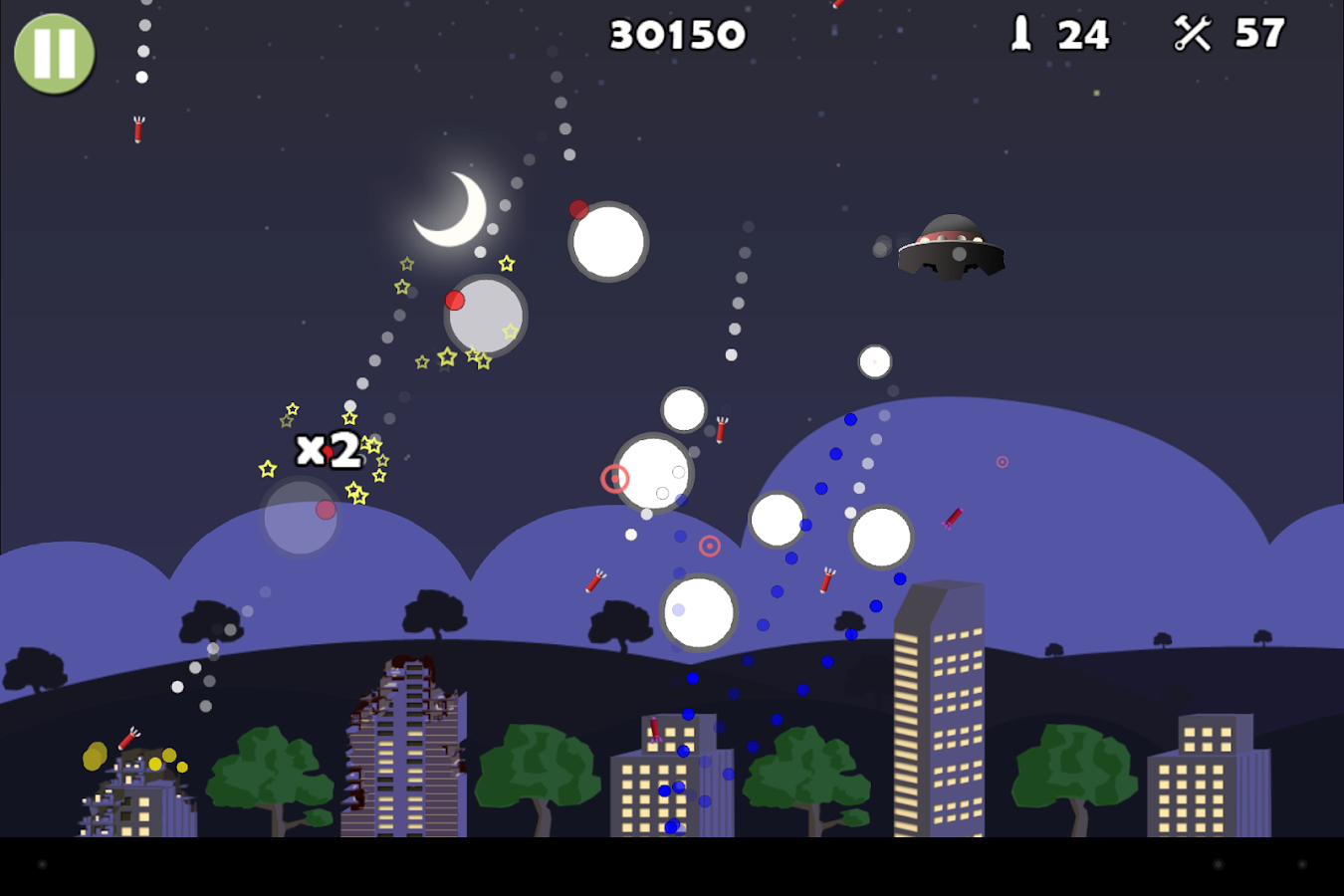1344x896 pixels.
Task: Click the rocket ammo icon near 24
Action: point(1020,35)
